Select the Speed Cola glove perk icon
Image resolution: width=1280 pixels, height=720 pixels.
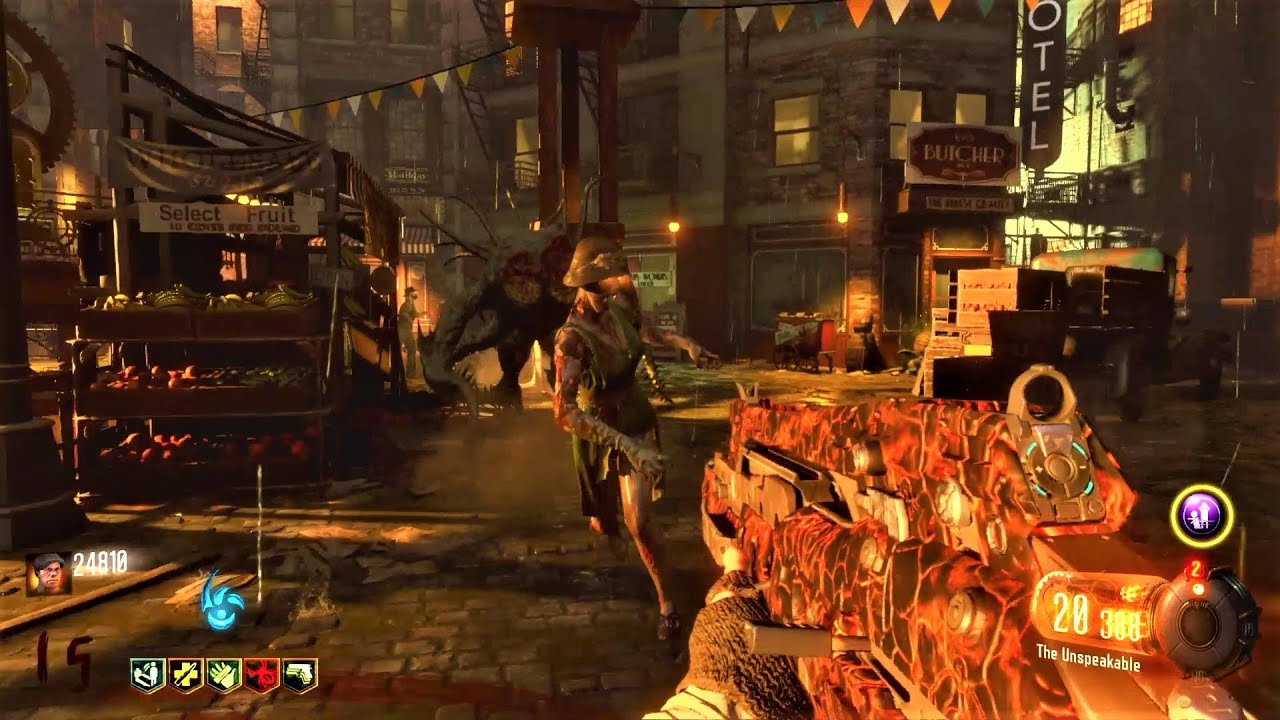tap(224, 674)
